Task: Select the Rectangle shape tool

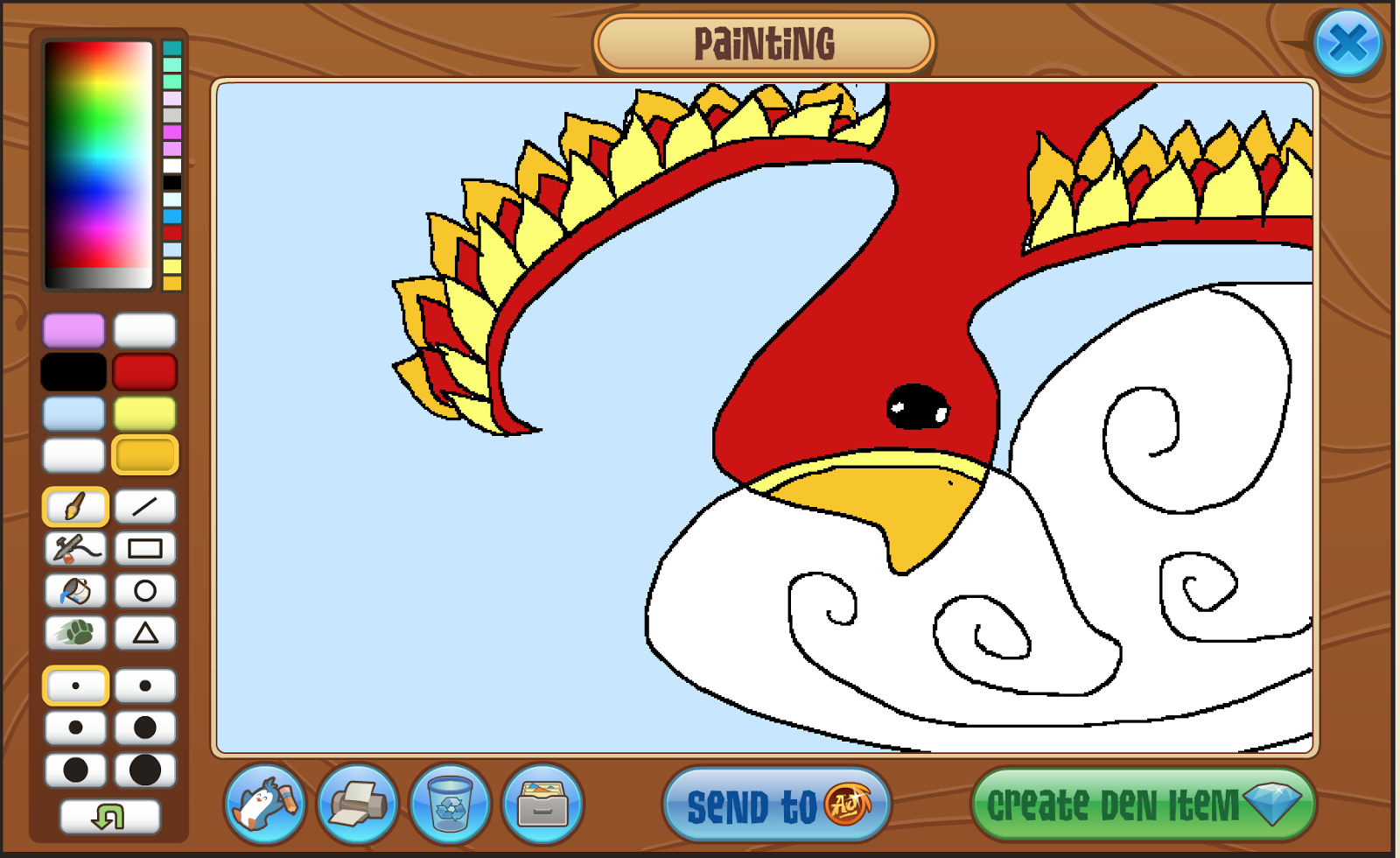Action: tap(144, 549)
